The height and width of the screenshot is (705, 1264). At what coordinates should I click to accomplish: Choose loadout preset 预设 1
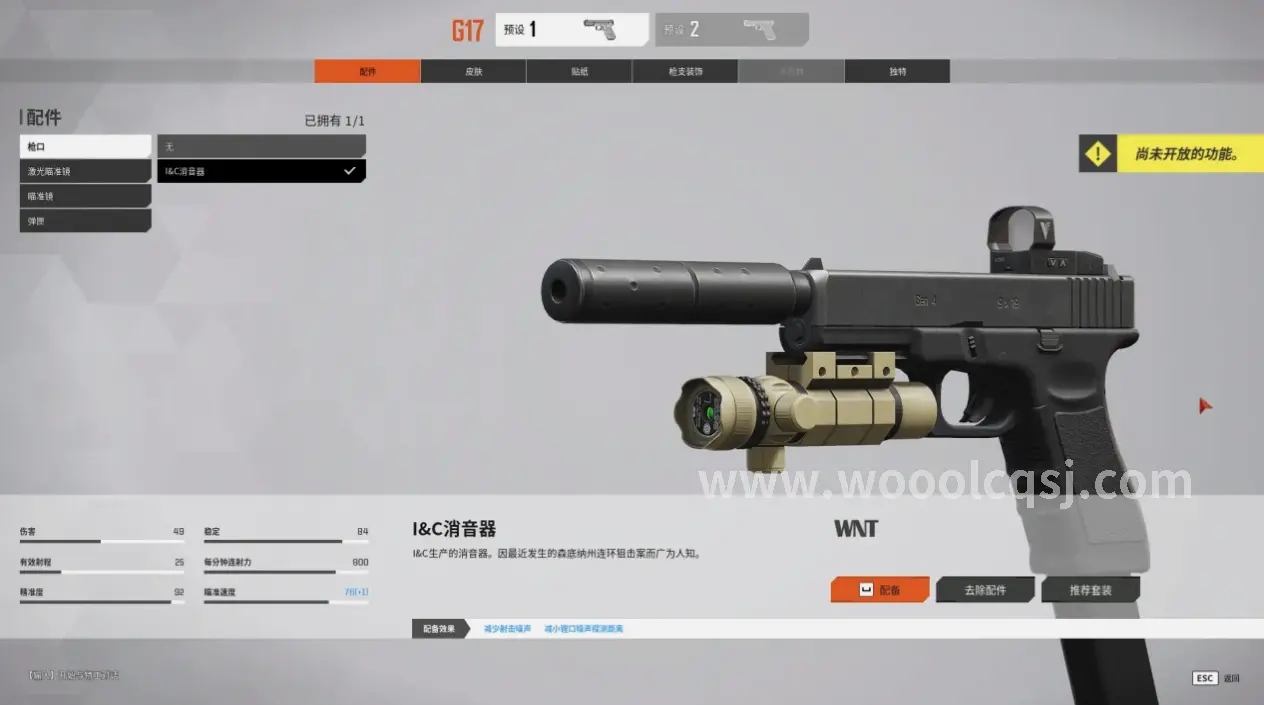571,30
